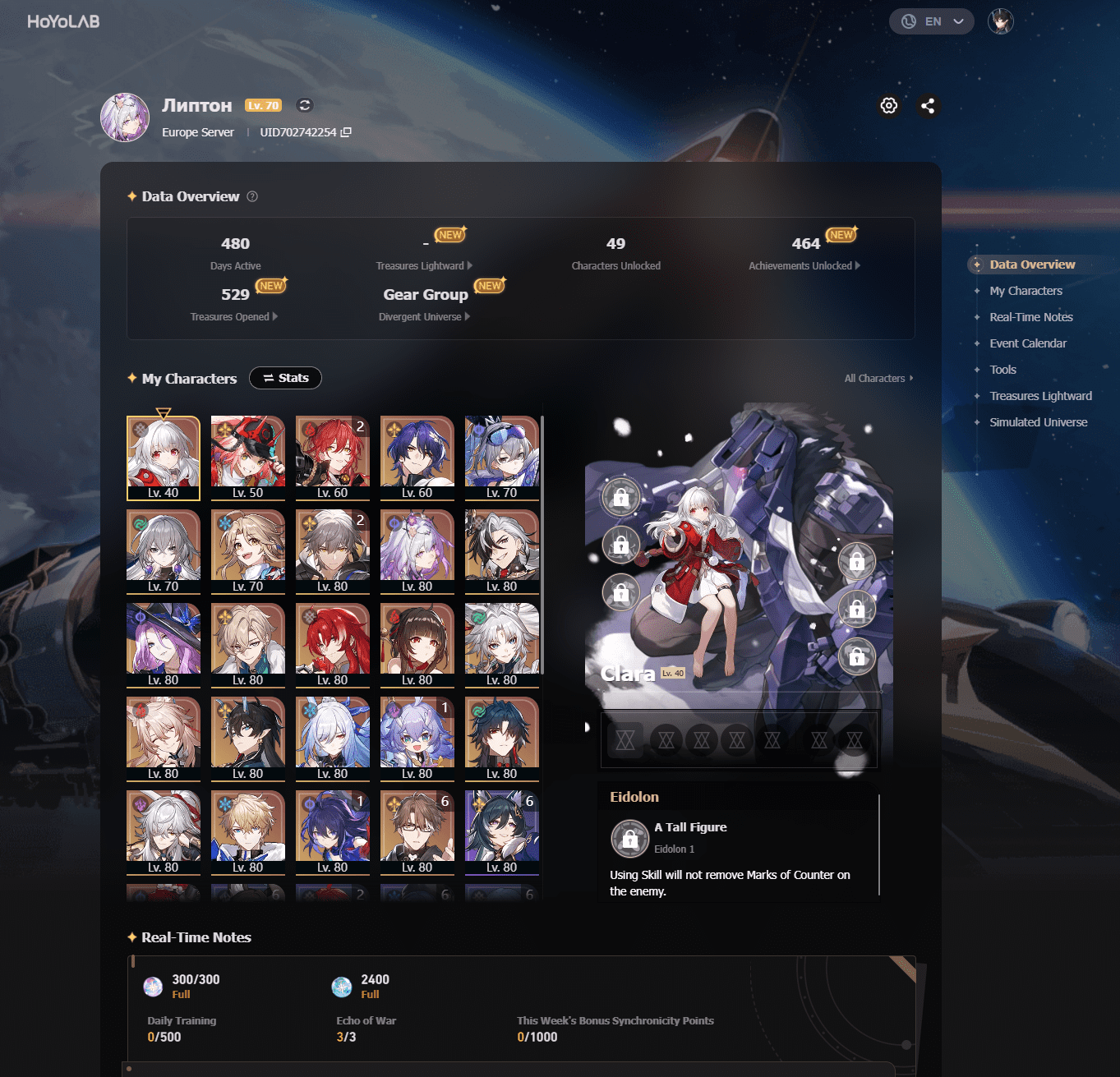Copy the UID using the copy icon
1120x1077 pixels.
(346, 131)
